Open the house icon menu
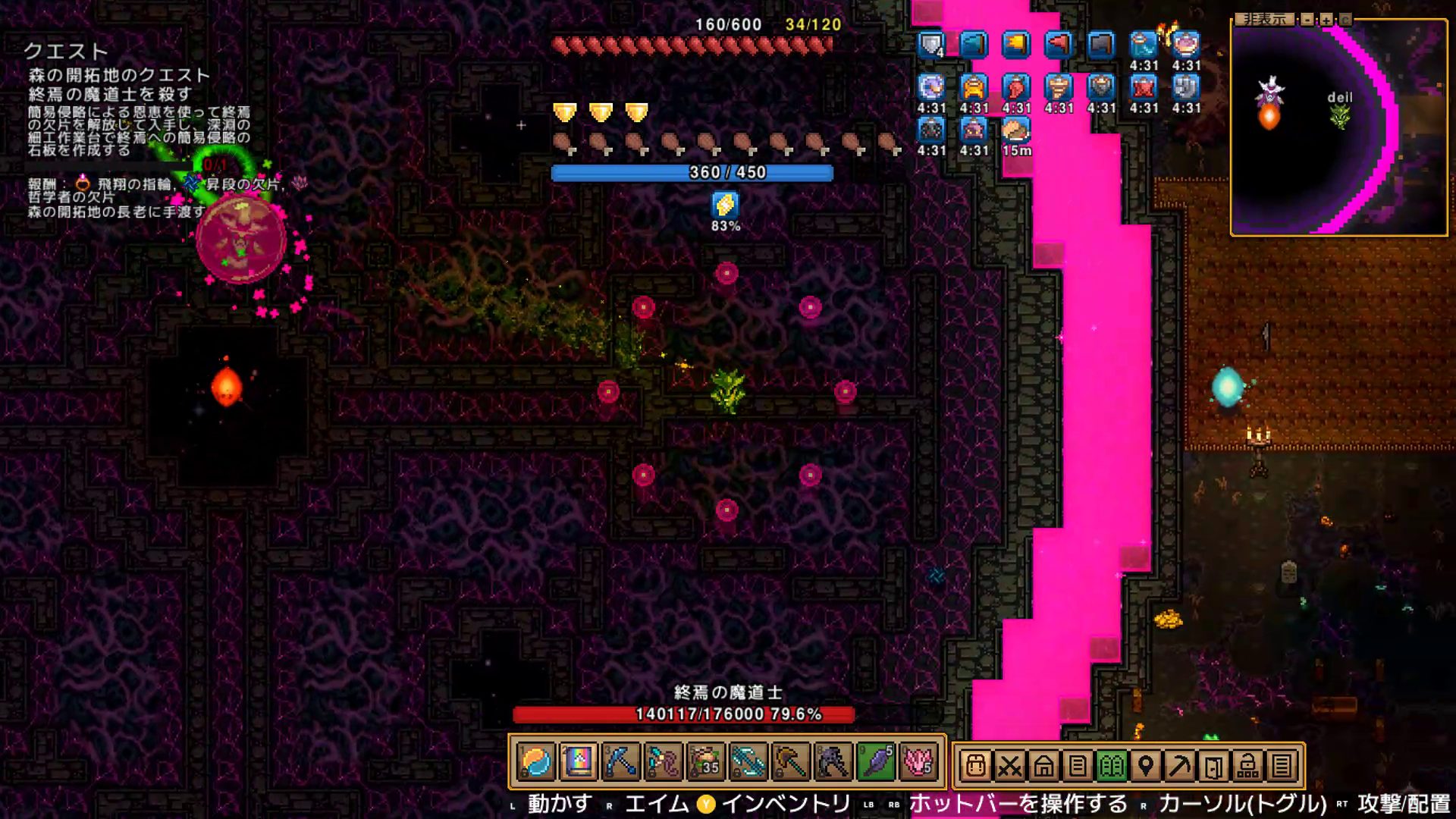Image resolution: width=1456 pixels, height=819 pixels. 1043,767
